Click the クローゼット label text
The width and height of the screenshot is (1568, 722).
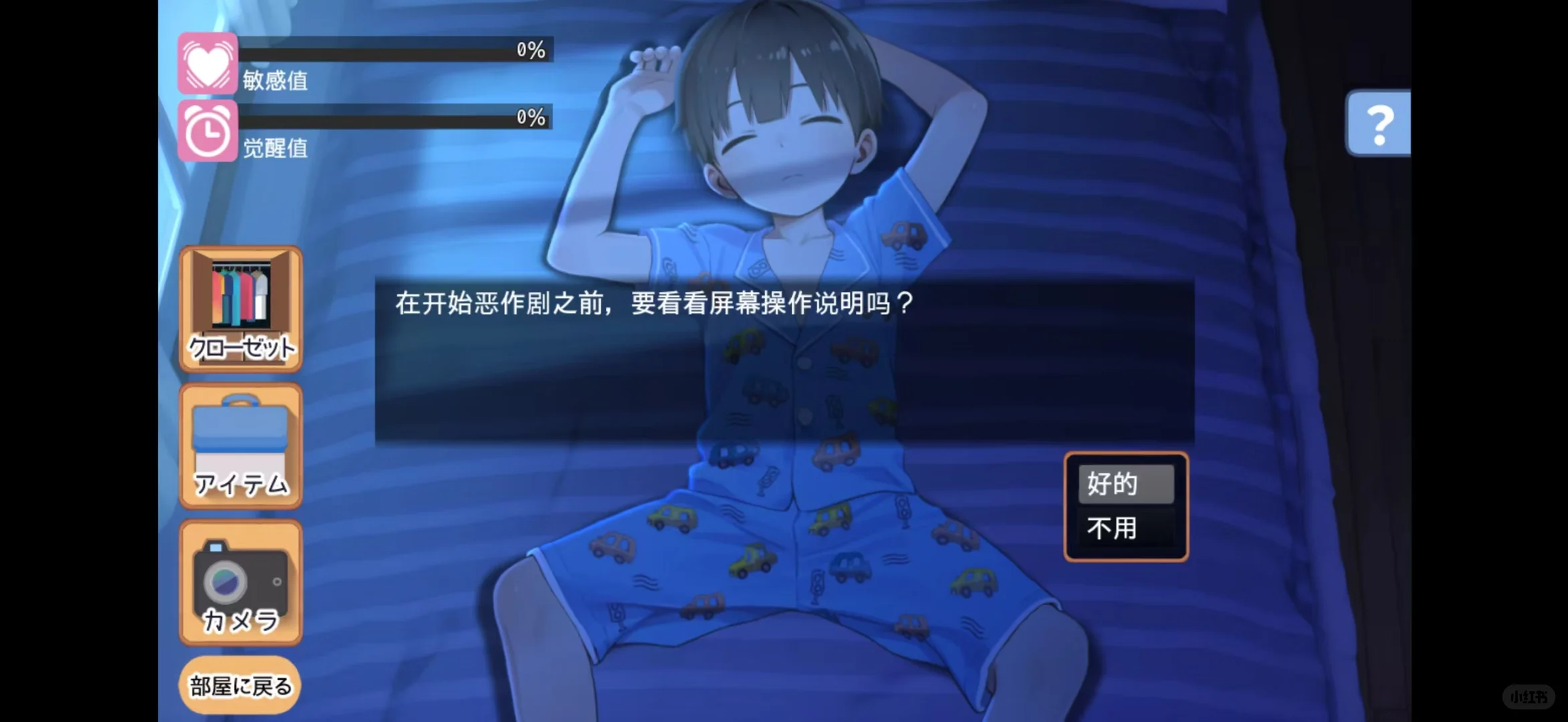click(242, 346)
